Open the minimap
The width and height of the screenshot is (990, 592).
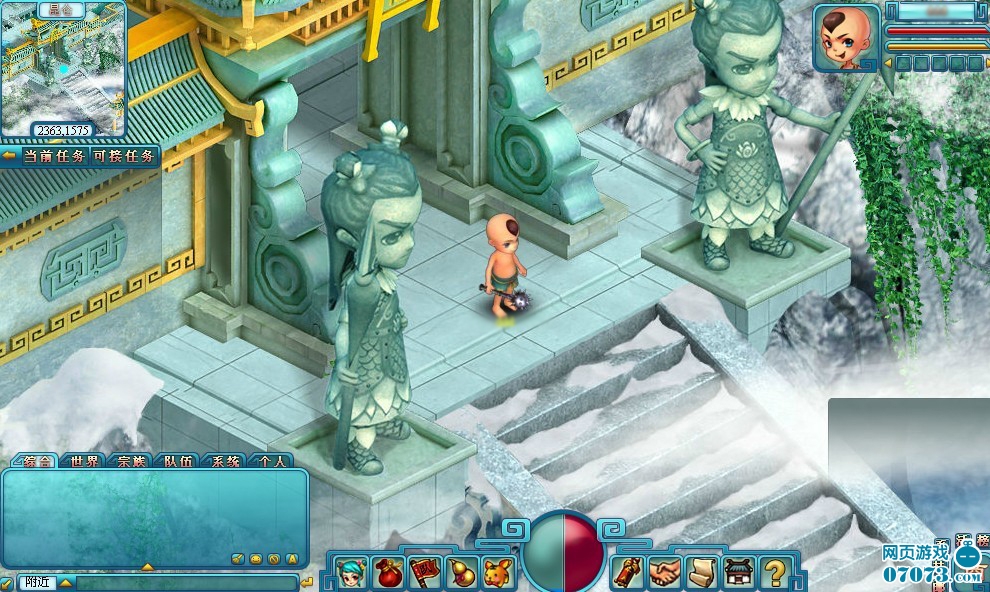[63, 70]
